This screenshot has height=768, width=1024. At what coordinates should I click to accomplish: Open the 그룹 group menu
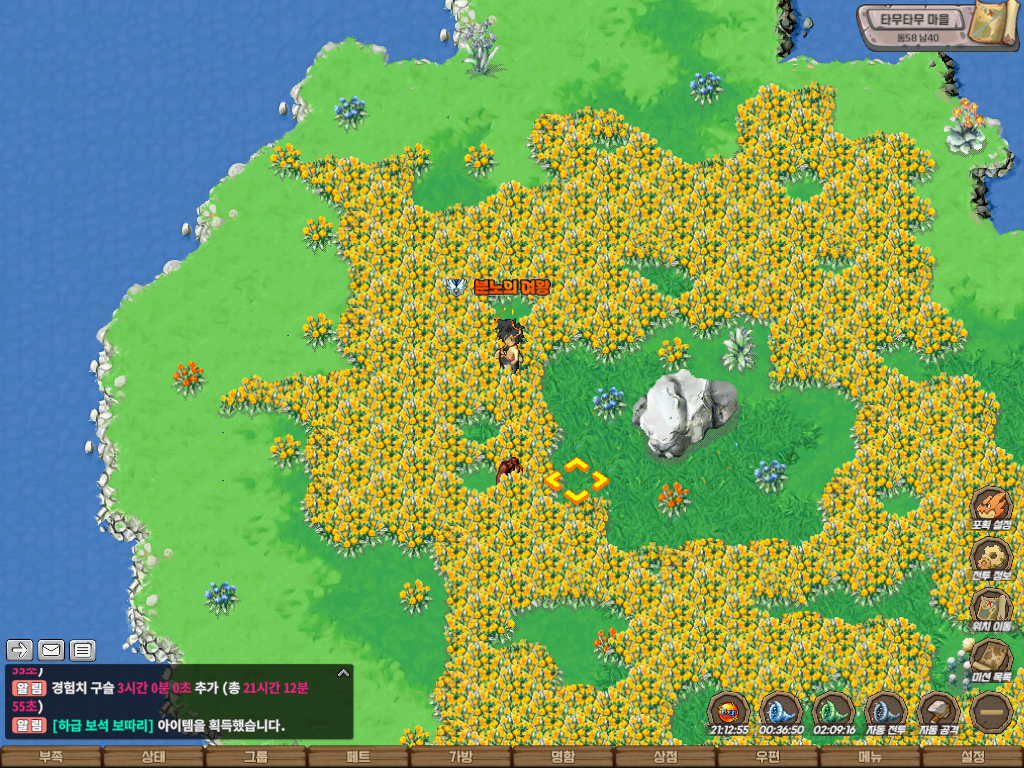point(256,758)
